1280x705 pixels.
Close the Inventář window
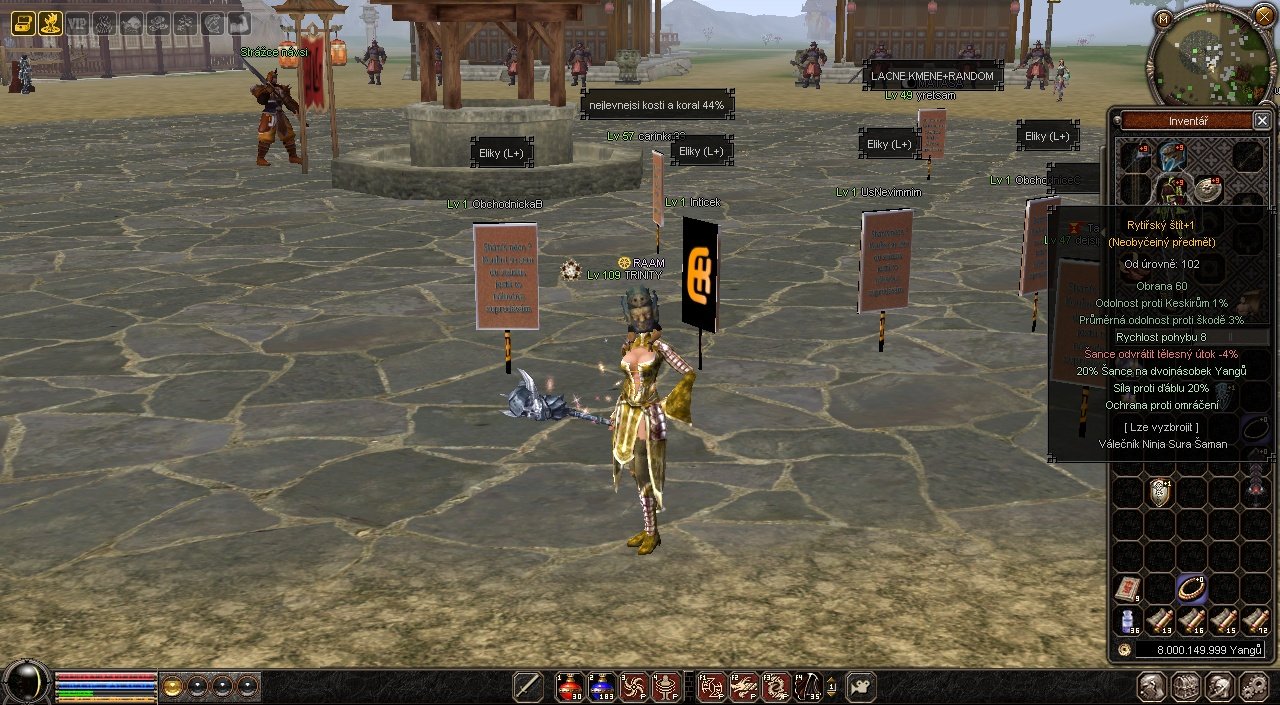pyautogui.click(x=1261, y=121)
